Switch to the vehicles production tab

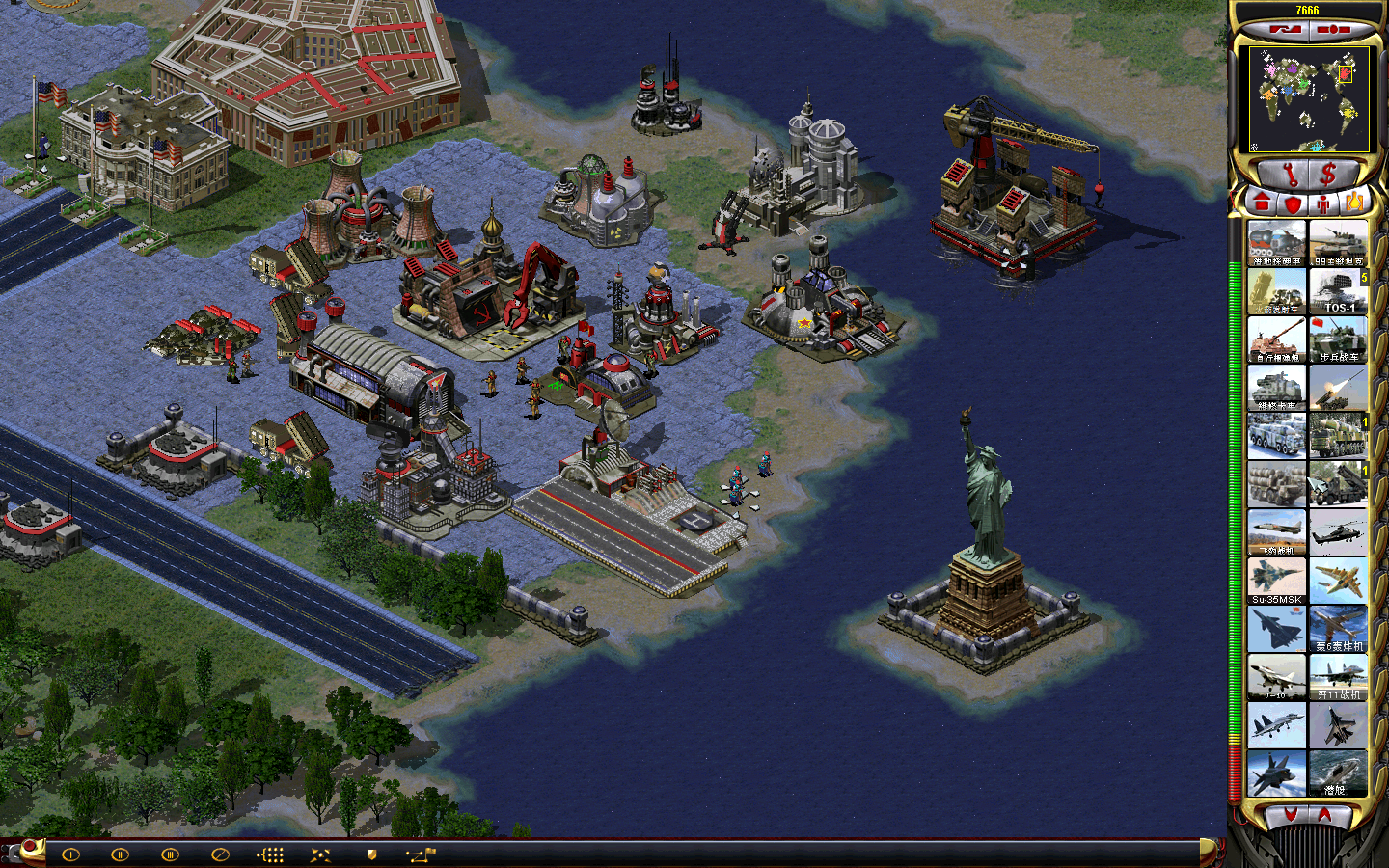1353,203
